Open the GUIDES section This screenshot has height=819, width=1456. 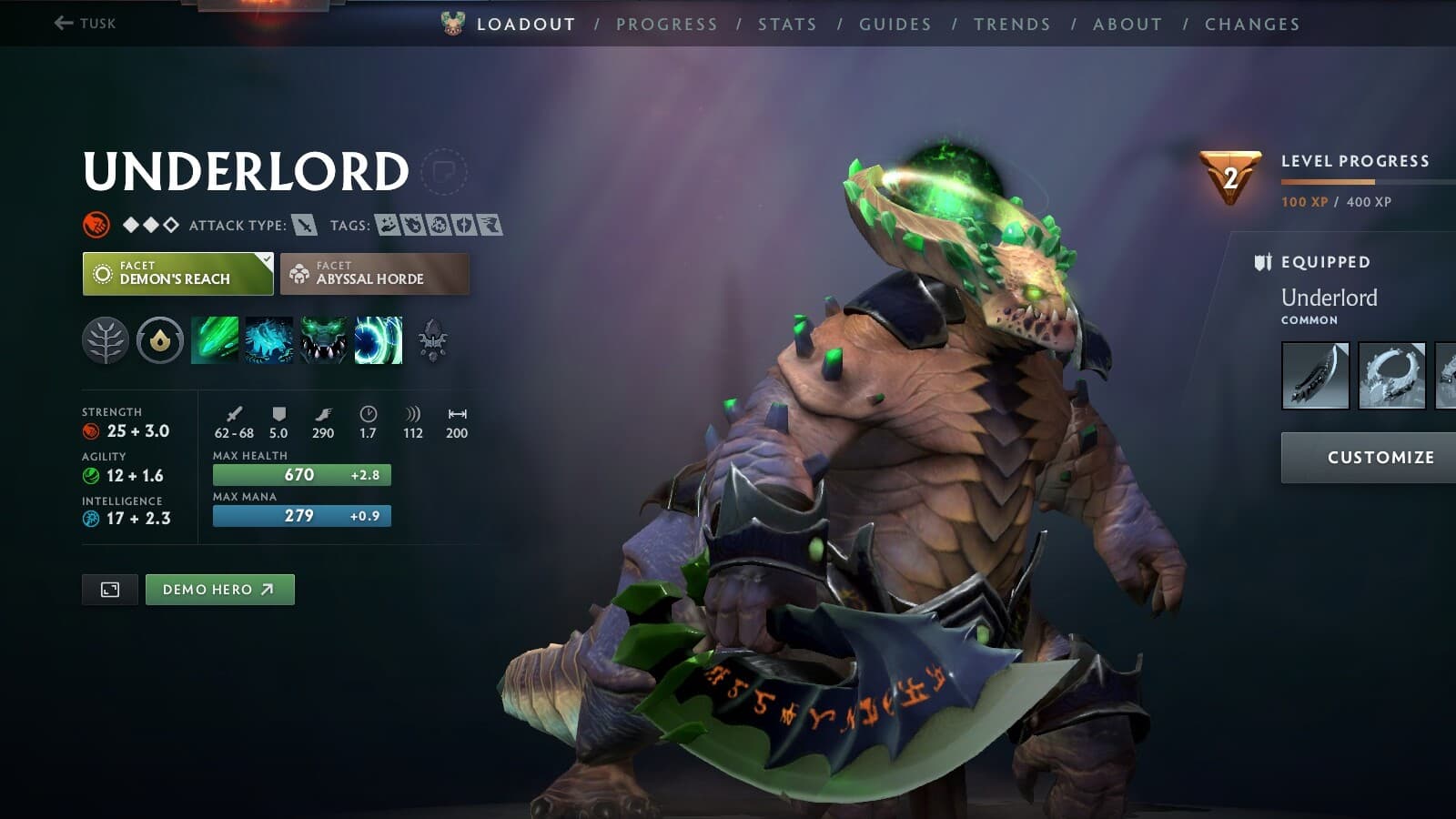point(895,24)
